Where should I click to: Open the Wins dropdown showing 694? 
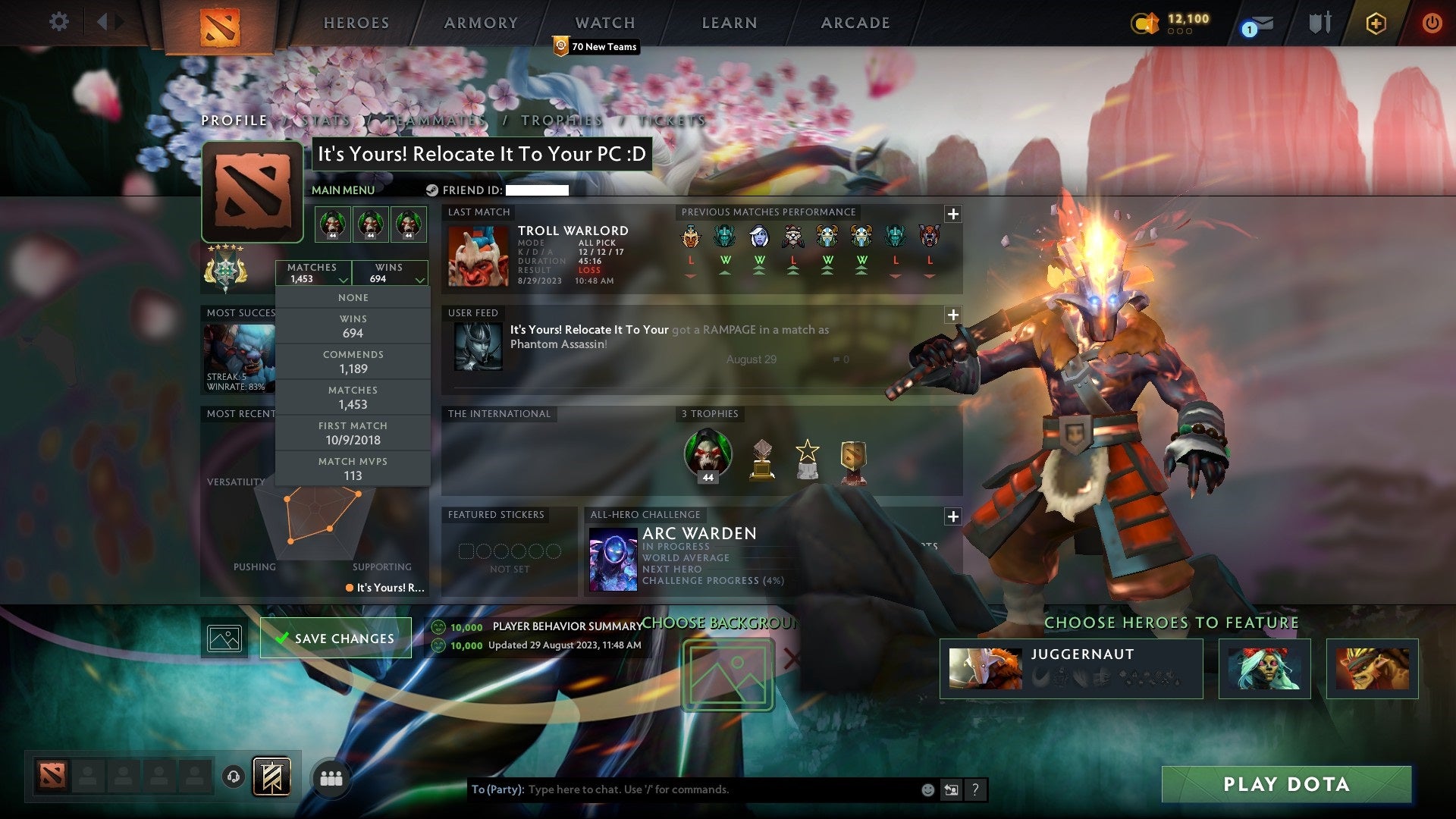[391, 273]
